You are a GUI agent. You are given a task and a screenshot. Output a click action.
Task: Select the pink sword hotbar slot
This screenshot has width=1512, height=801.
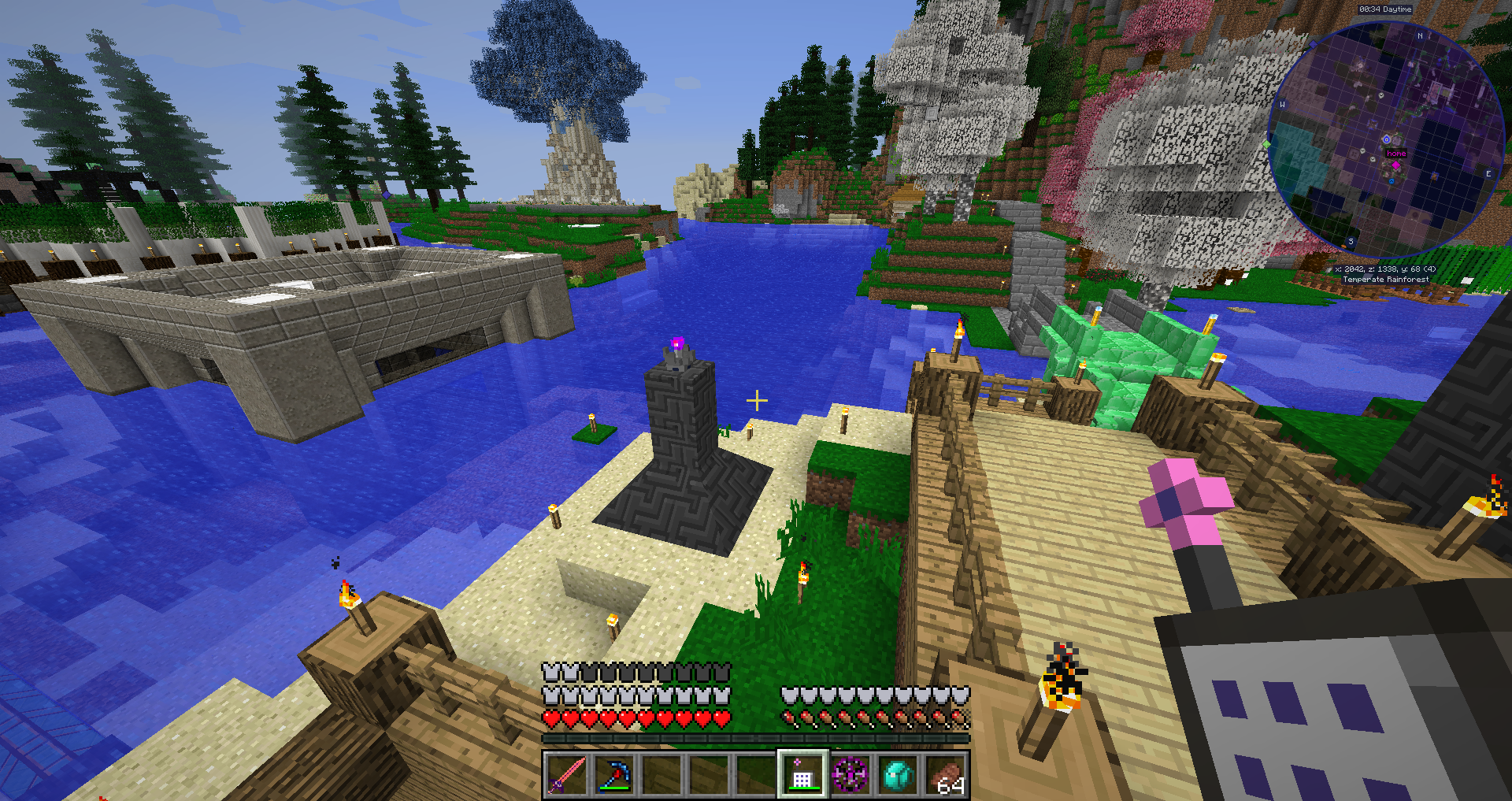pos(567,775)
